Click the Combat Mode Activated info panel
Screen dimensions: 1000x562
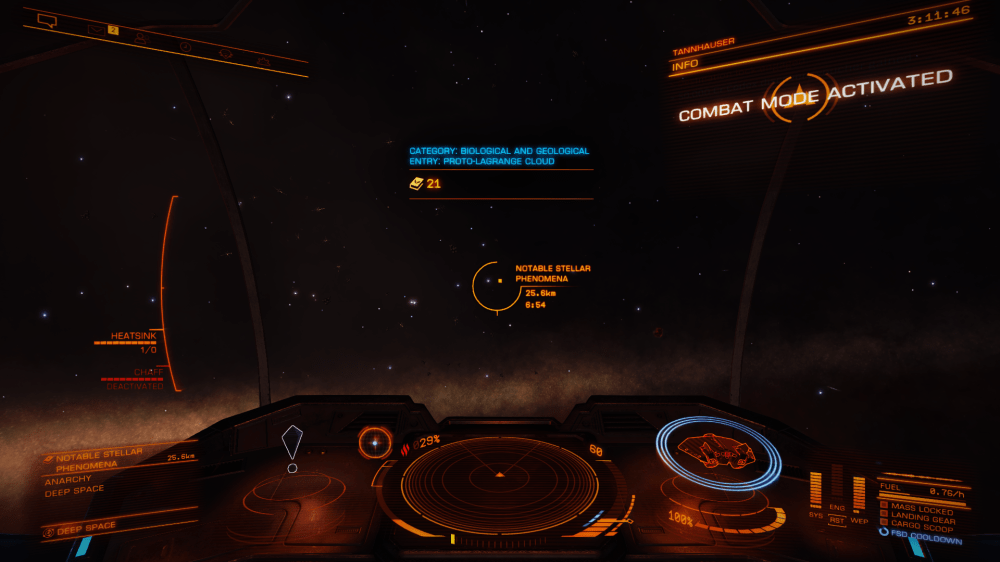pos(815,95)
